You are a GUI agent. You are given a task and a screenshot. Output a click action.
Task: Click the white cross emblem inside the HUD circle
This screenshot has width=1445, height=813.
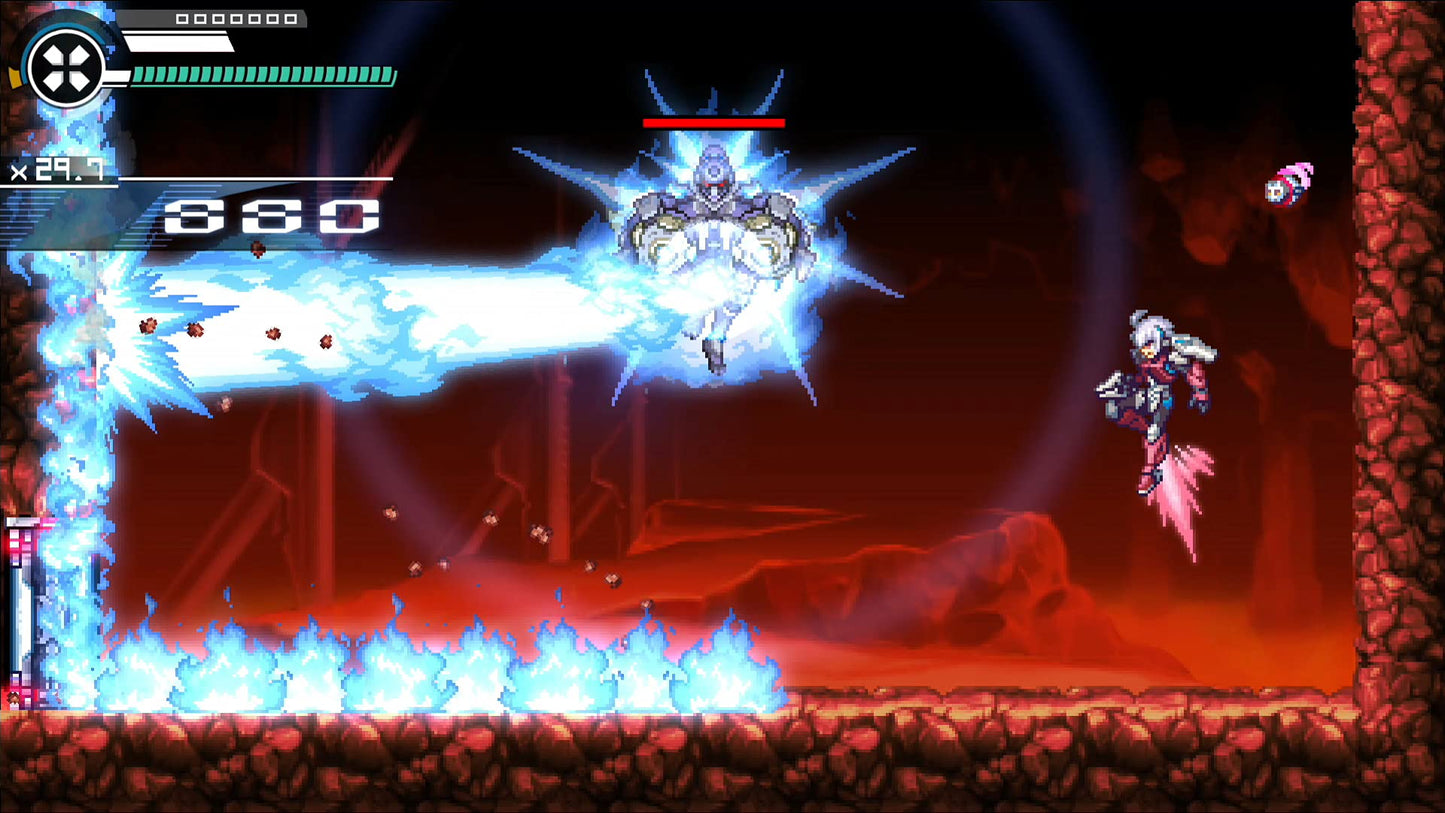[x=65, y=68]
